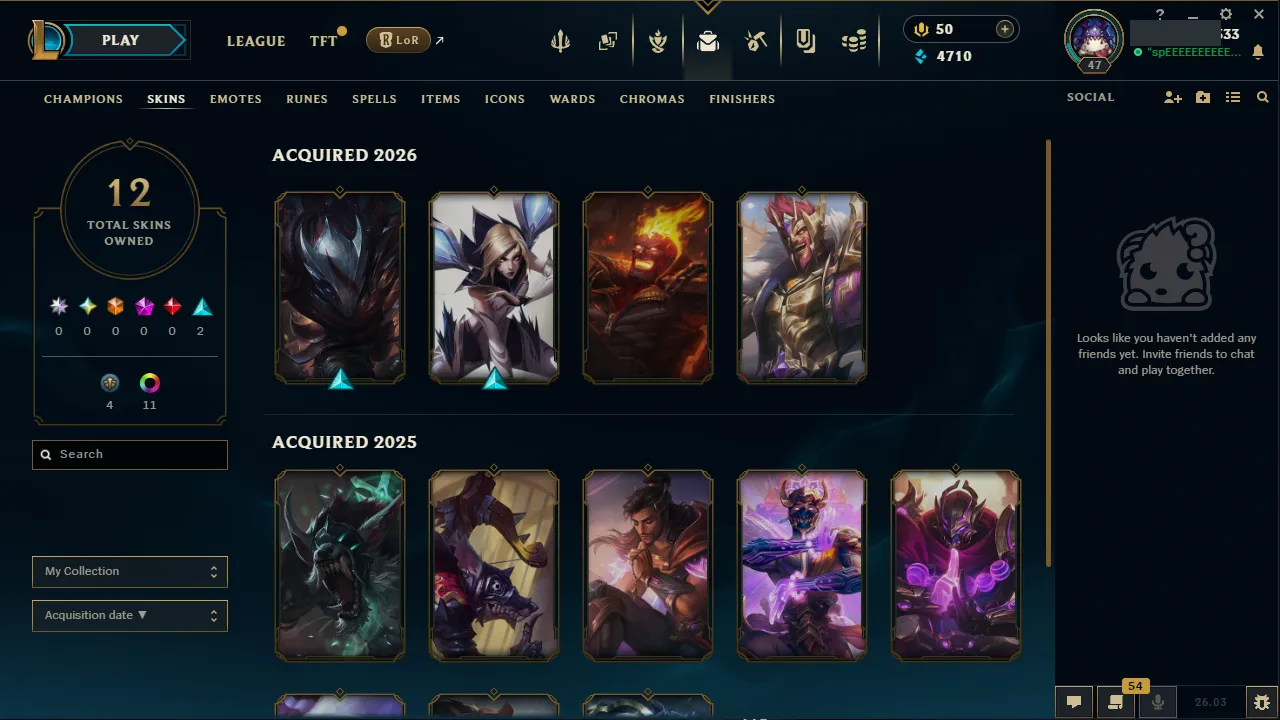The width and height of the screenshot is (1280, 720).
Task: Open the Loot page via stacked cards icon
Action: [607, 41]
